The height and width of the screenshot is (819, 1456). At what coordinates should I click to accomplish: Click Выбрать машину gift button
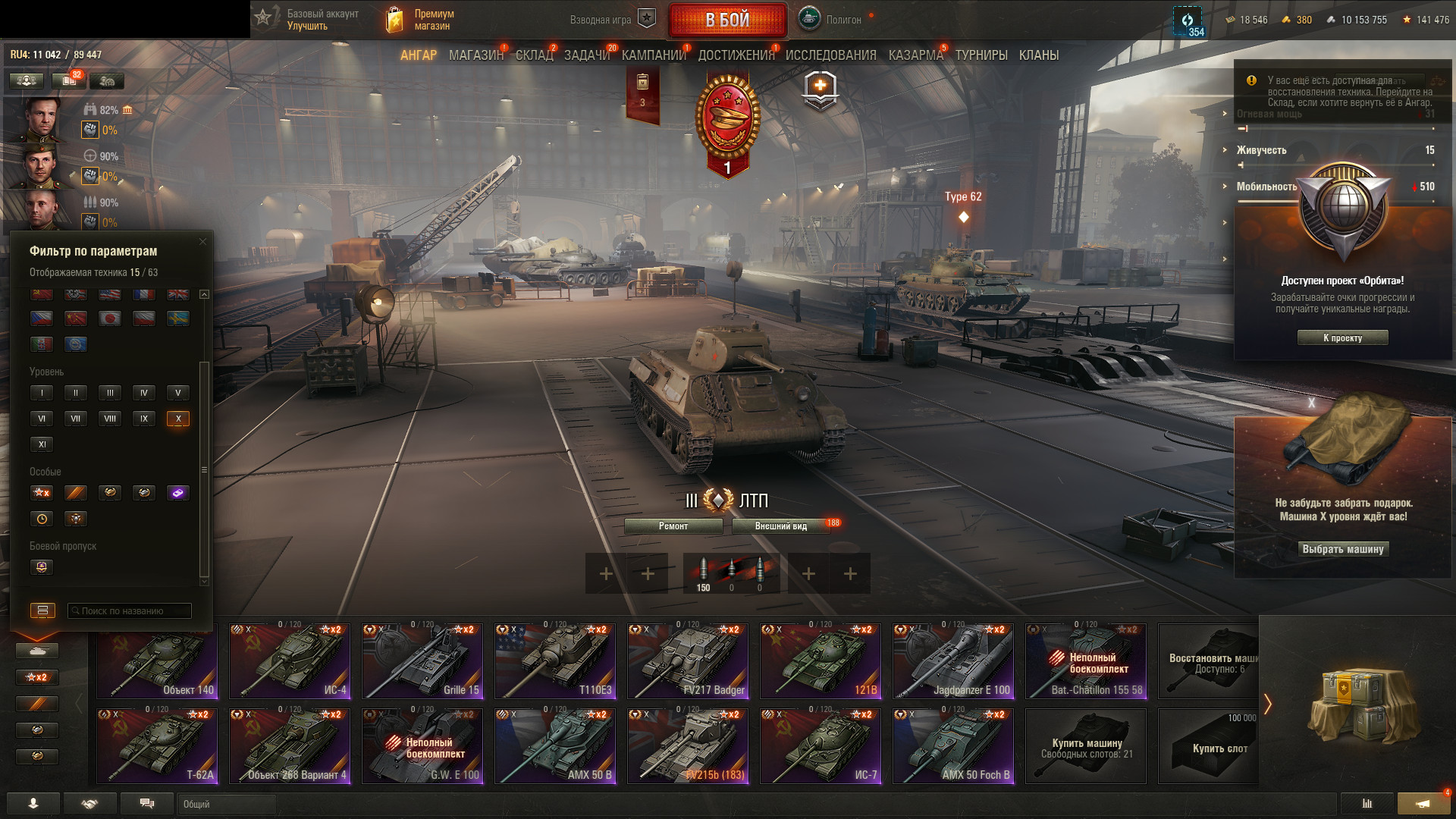point(1342,549)
